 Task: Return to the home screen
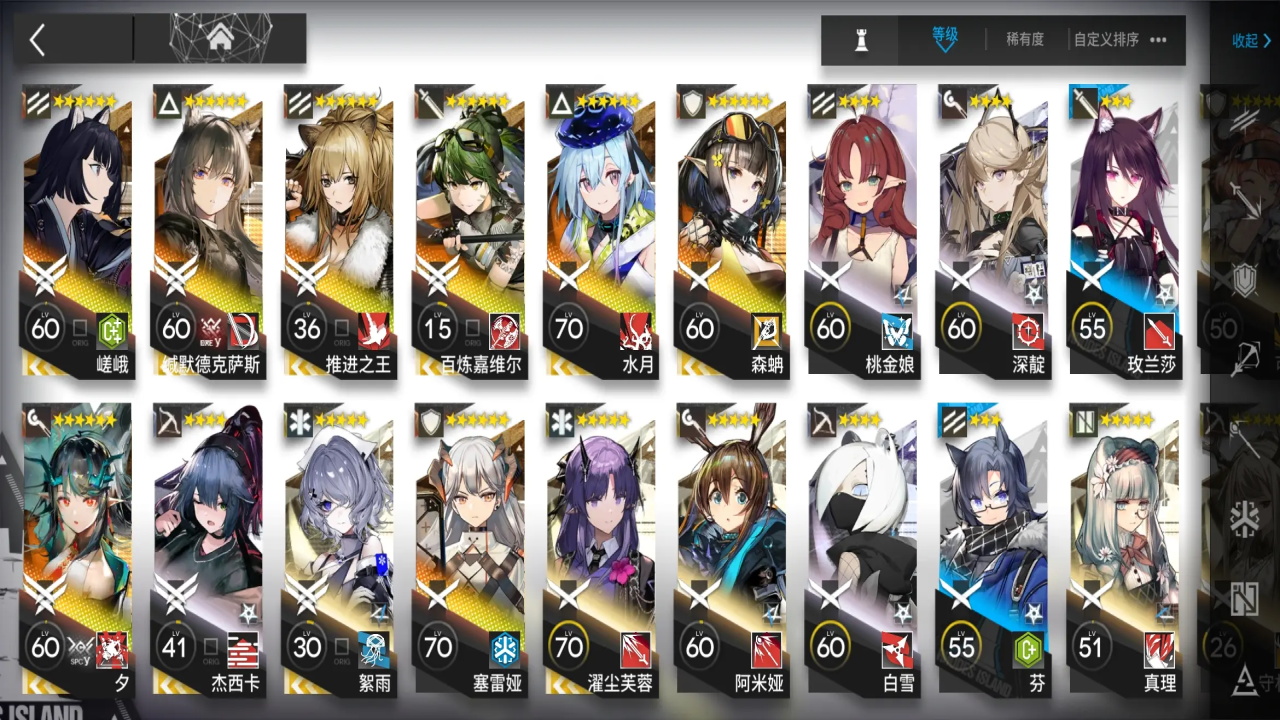point(220,39)
